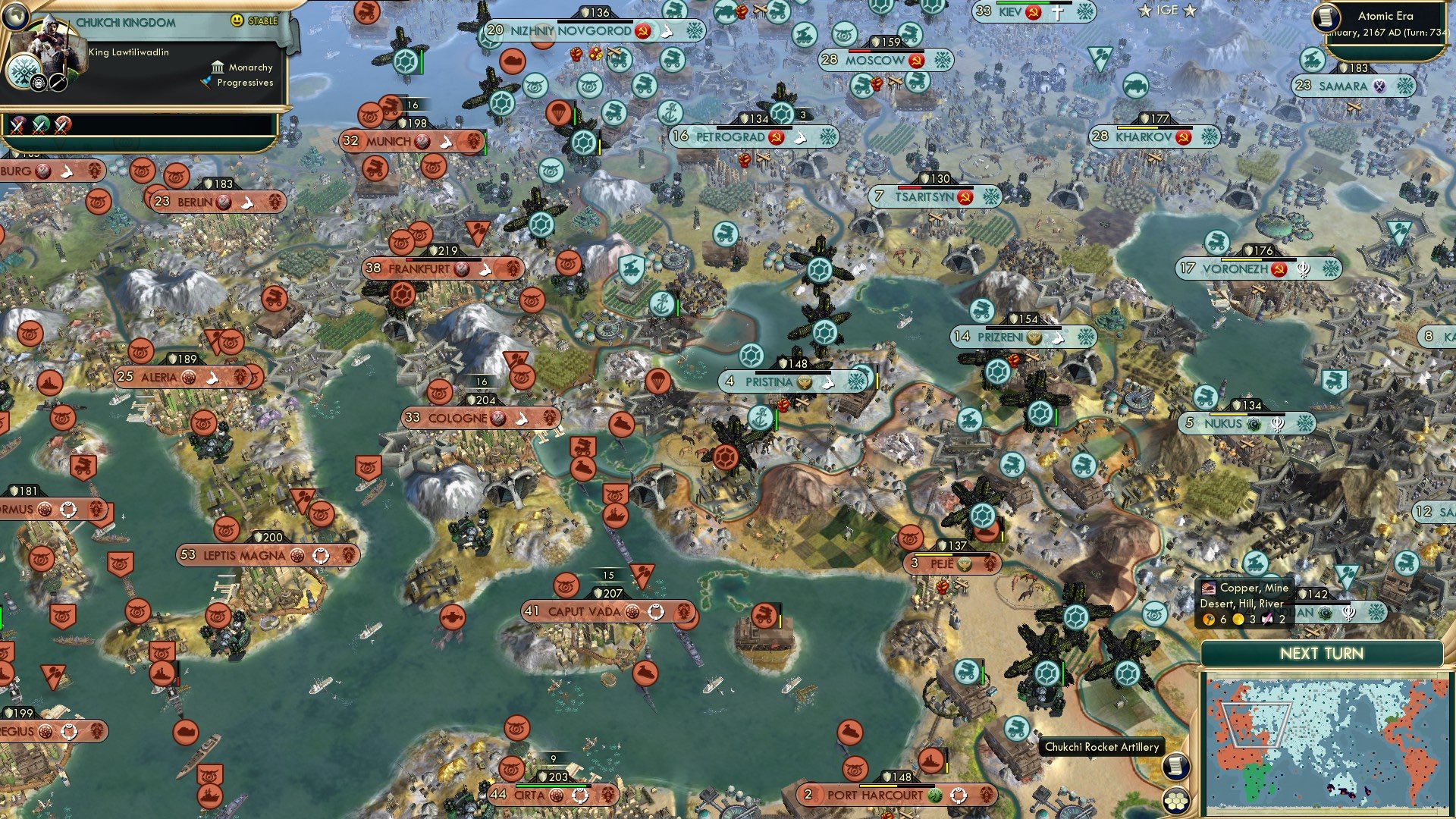Expand the Kiev city banner
1456x819 pixels.
(1009, 13)
